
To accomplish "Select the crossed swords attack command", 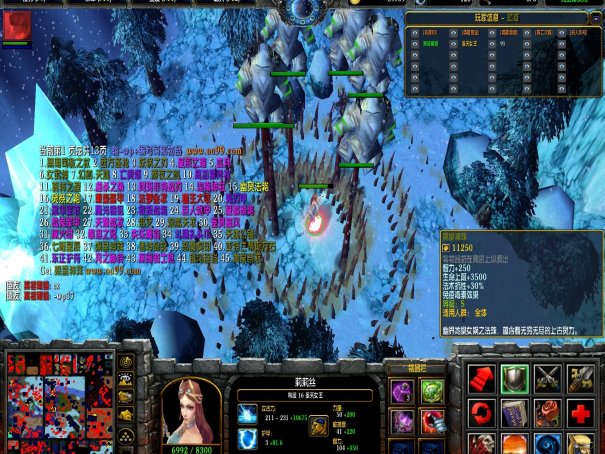I will (546, 379).
